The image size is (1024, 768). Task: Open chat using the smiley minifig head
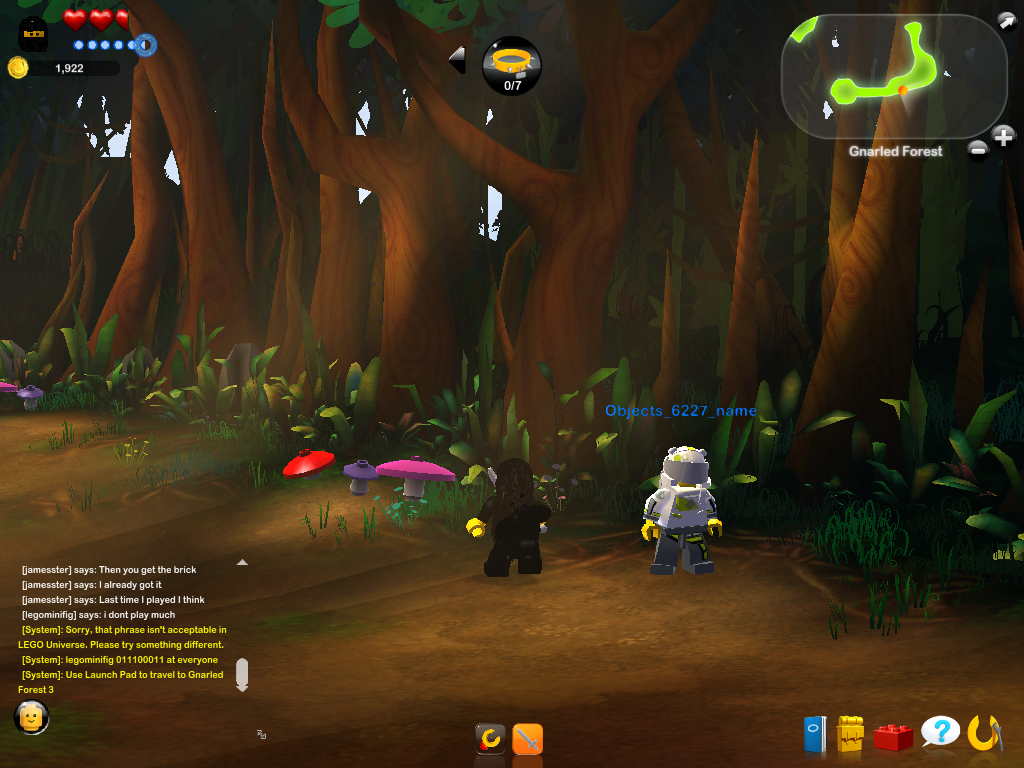[31, 717]
